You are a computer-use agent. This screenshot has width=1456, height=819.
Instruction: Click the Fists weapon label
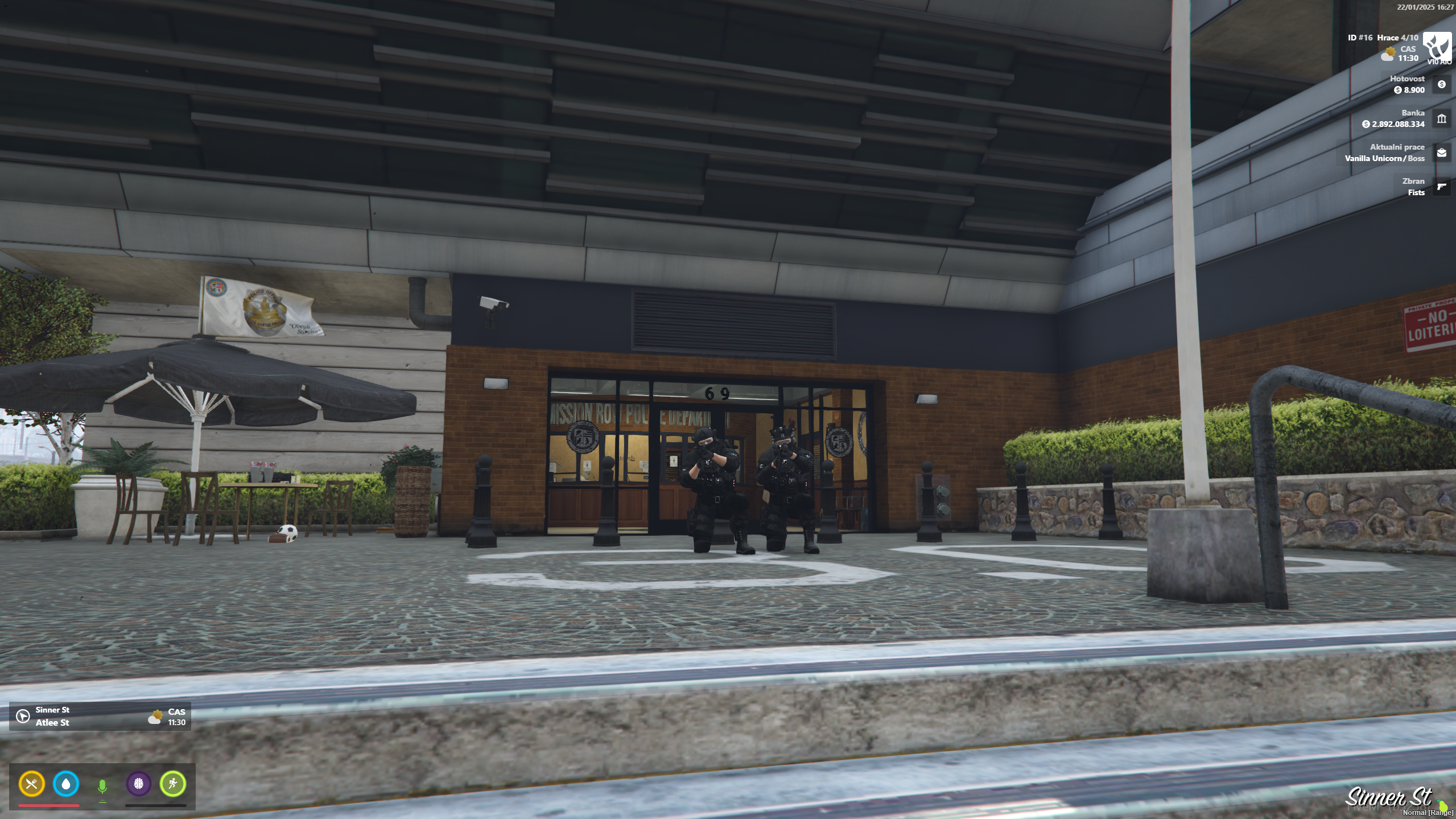tap(1416, 192)
